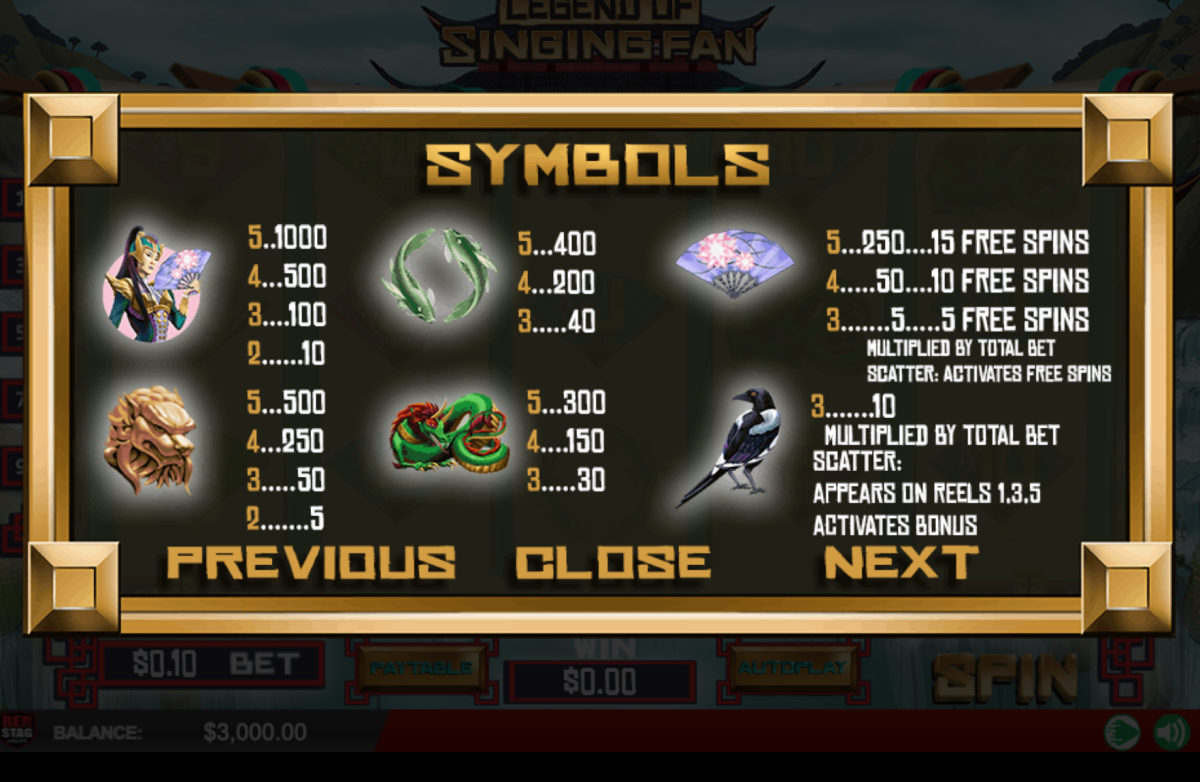Screen dimensions: 1200x782
Task: Click the dimmed Paytable button
Action: [420, 667]
